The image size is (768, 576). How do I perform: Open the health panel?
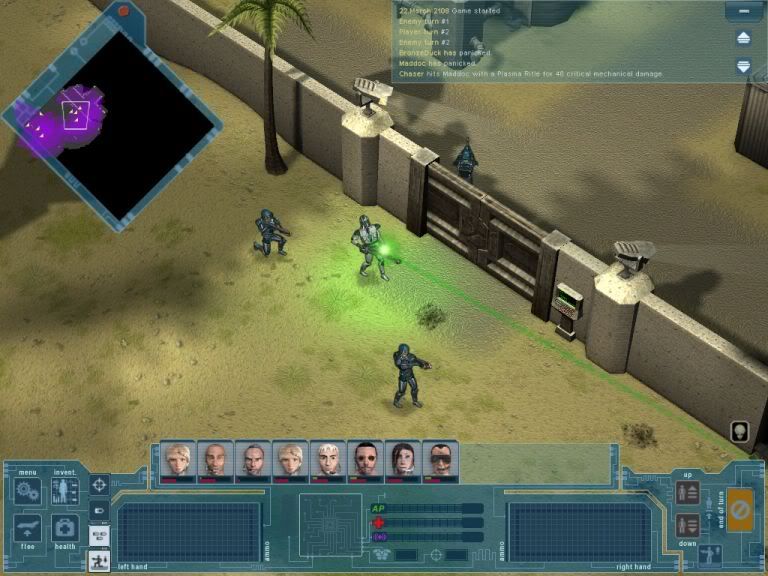pos(65,528)
